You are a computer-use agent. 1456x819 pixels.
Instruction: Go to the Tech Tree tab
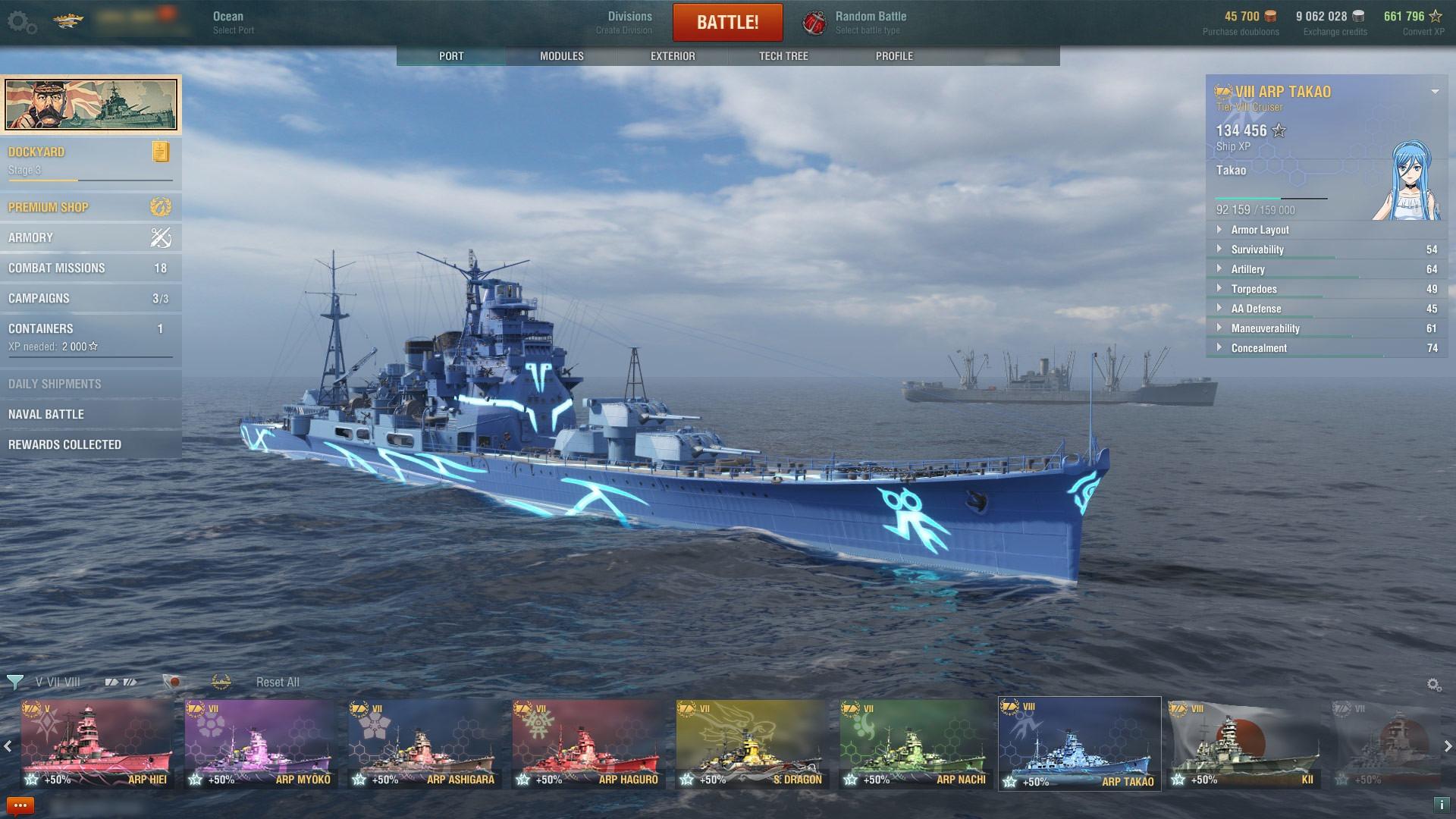[783, 56]
